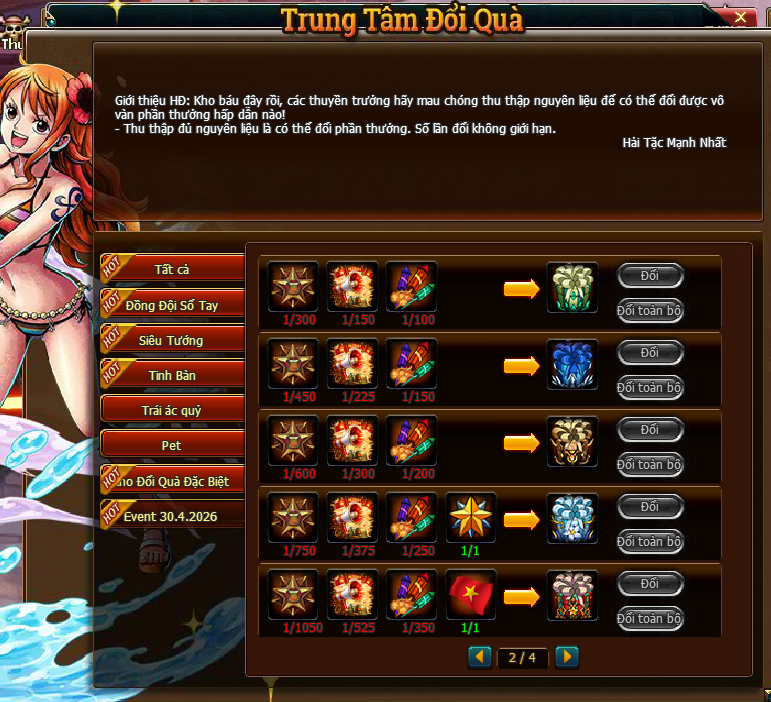This screenshot has height=702, width=771.
Task: Switch to the Tất cả tab
Action: [172, 269]
